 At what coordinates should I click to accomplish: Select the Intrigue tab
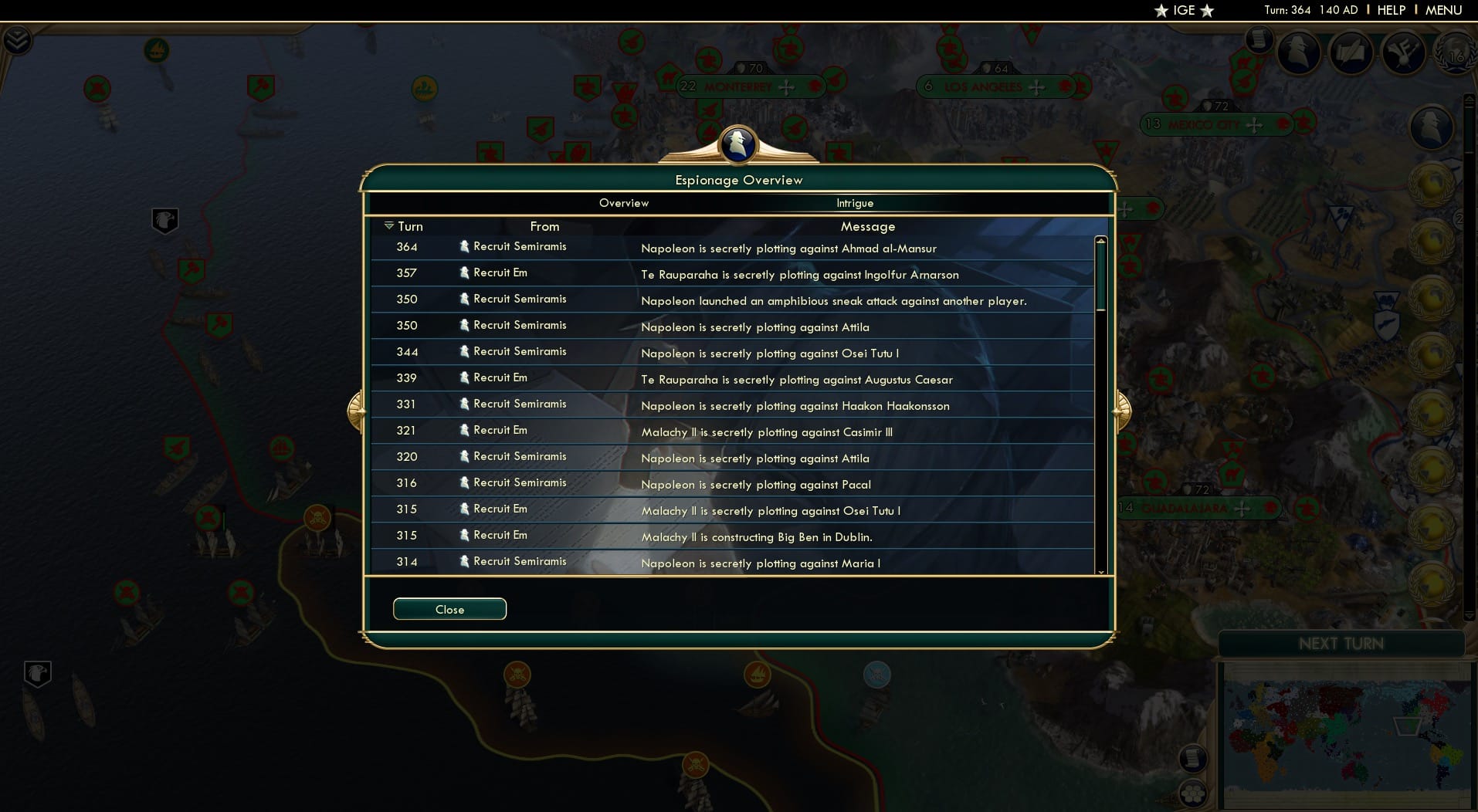point(854,203)
